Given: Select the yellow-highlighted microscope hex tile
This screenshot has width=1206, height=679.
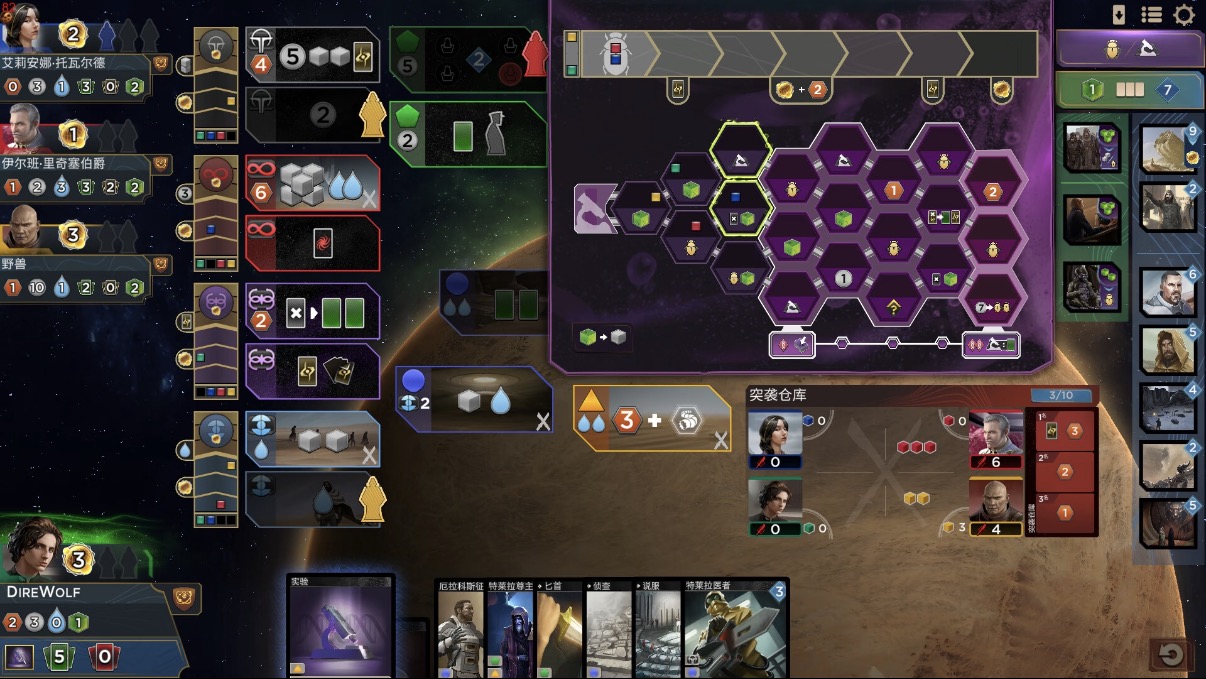Looking at the screenshot, I should click(741, 152).
